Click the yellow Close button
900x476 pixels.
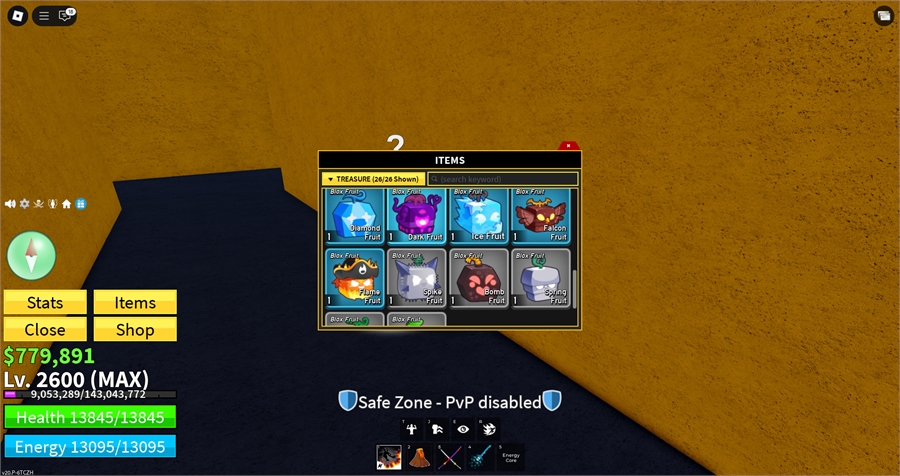pyautogui.click(x=45, y=329)
